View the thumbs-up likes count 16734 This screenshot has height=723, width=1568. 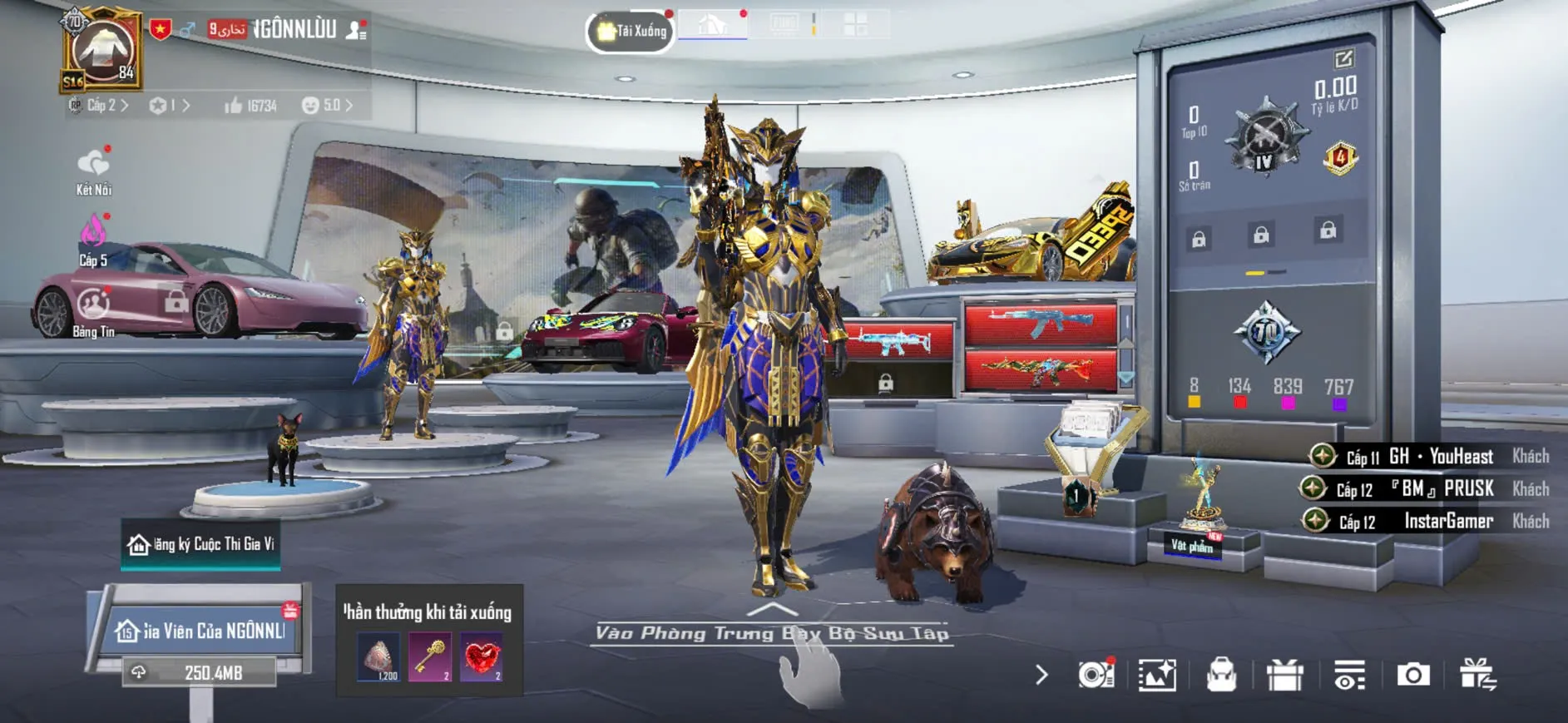pos(250,106)
